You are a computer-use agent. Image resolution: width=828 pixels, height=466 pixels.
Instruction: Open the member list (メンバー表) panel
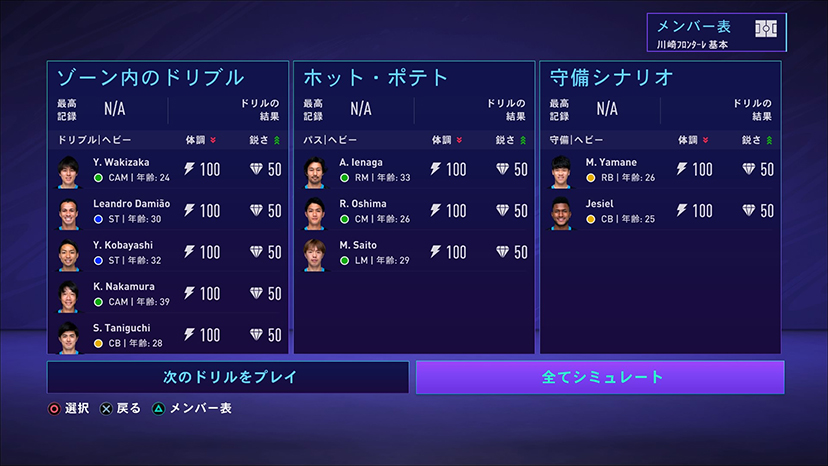point(715,34)
